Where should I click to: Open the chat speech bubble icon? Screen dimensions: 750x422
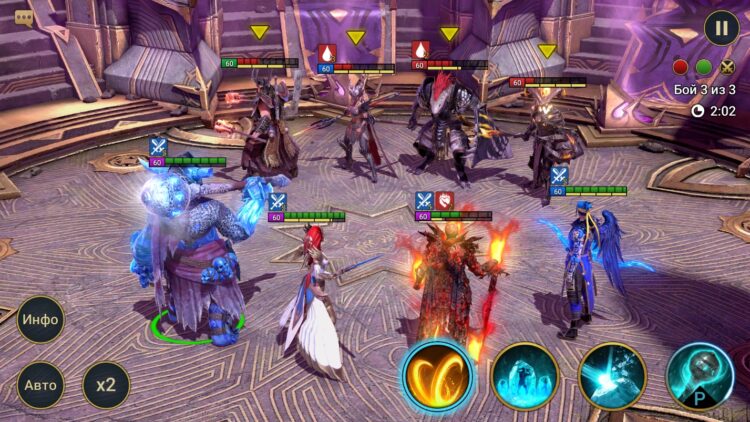click(x=24, y=17)
